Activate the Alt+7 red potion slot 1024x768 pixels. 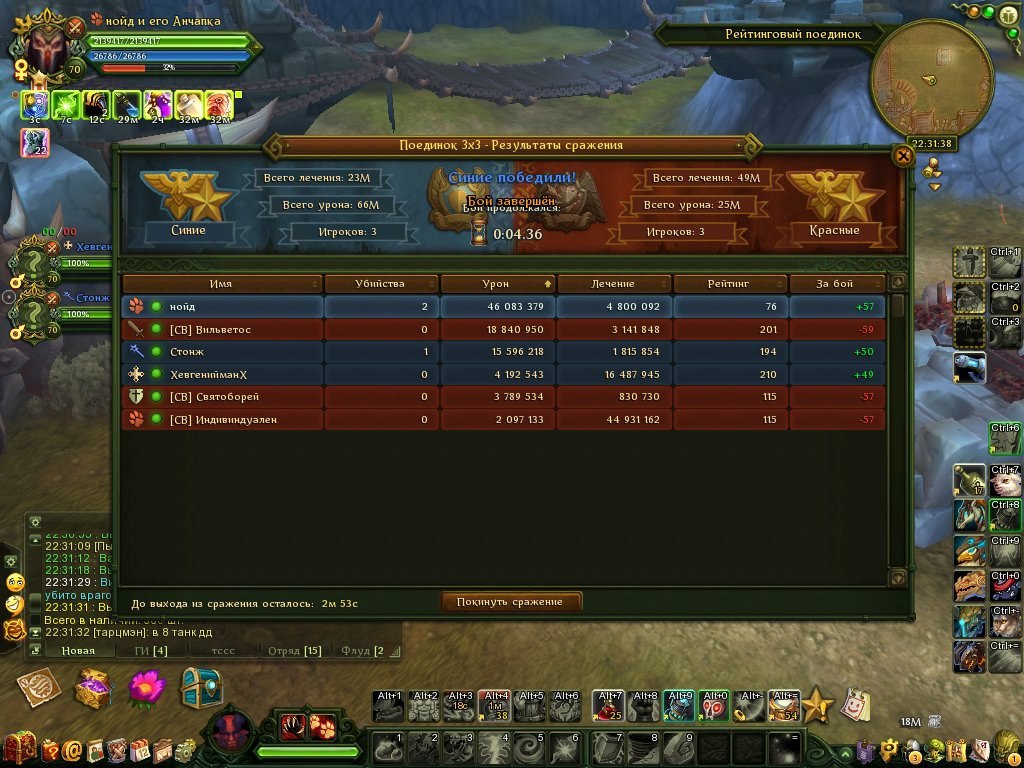click(609, 706)
